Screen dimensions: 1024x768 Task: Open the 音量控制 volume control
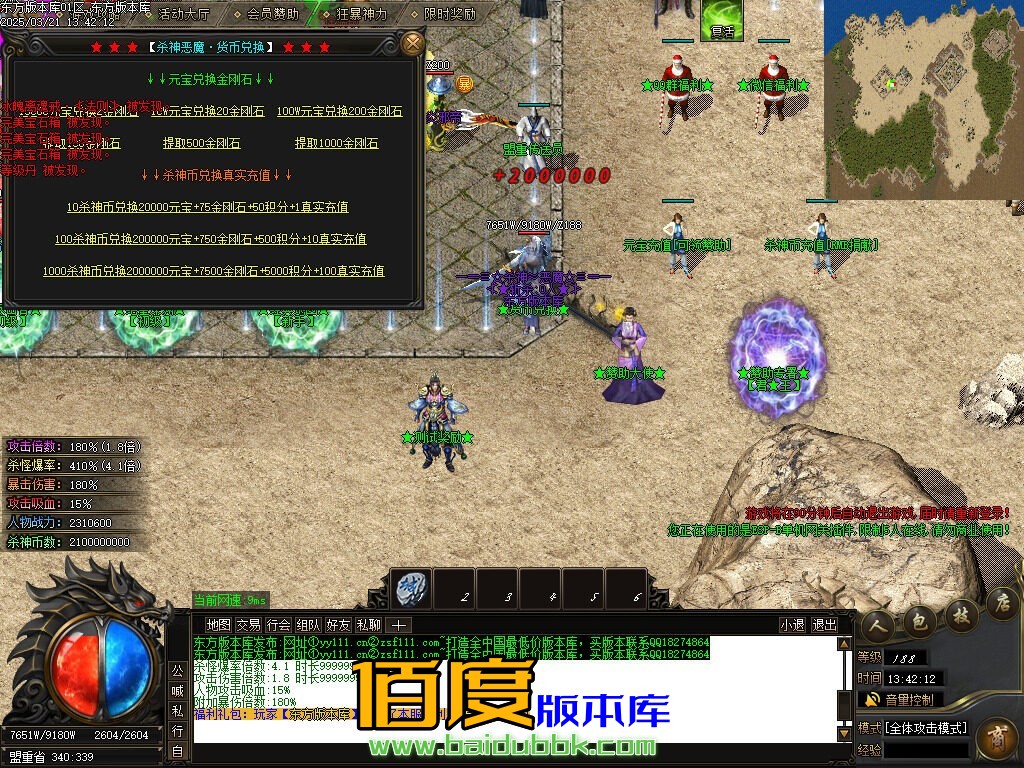coord(900,699)
